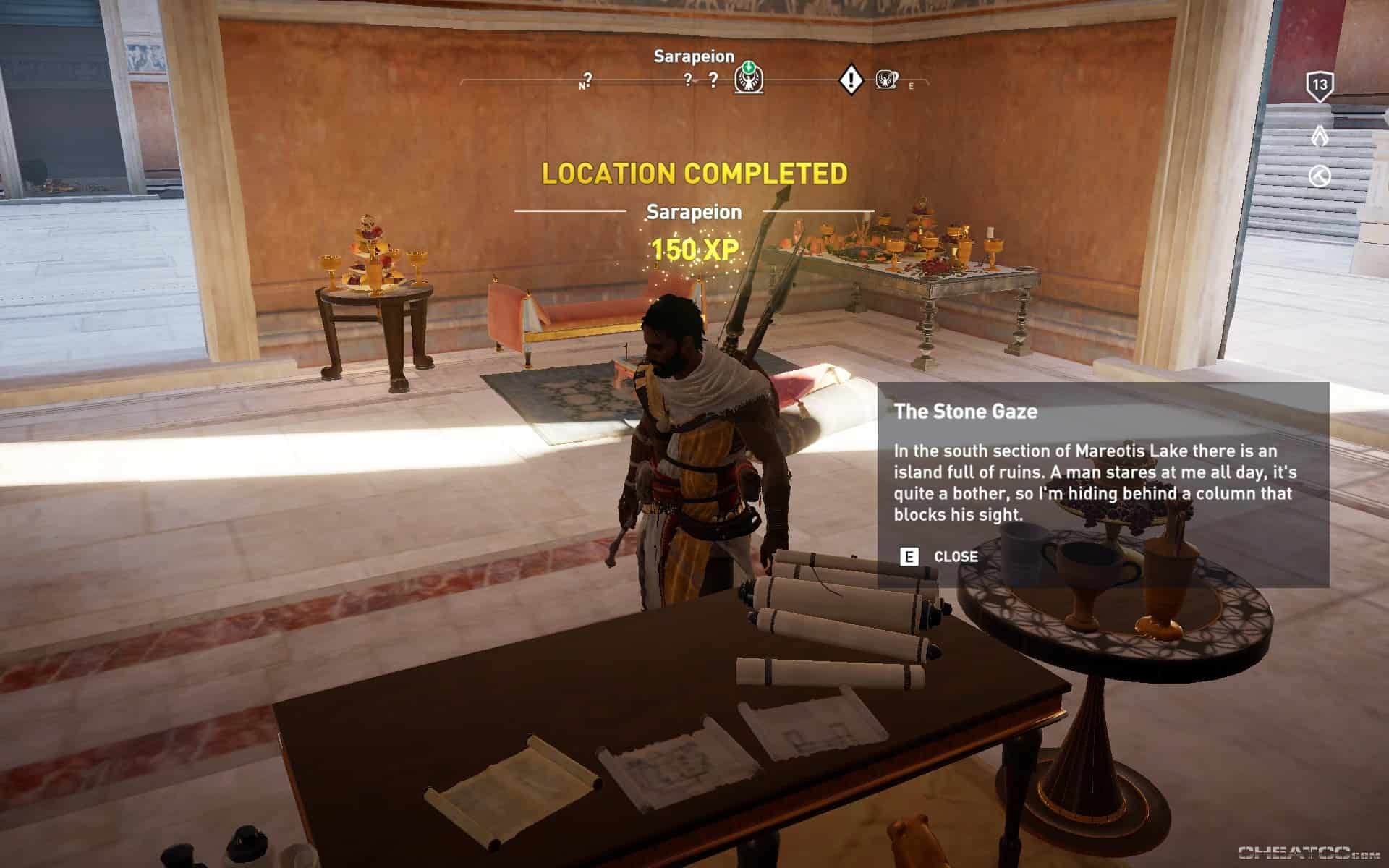The width and height of the screenshot is (1389, 868).
Task: Click the N cardinal letter on the compass
Action: [x=582, y=85]
